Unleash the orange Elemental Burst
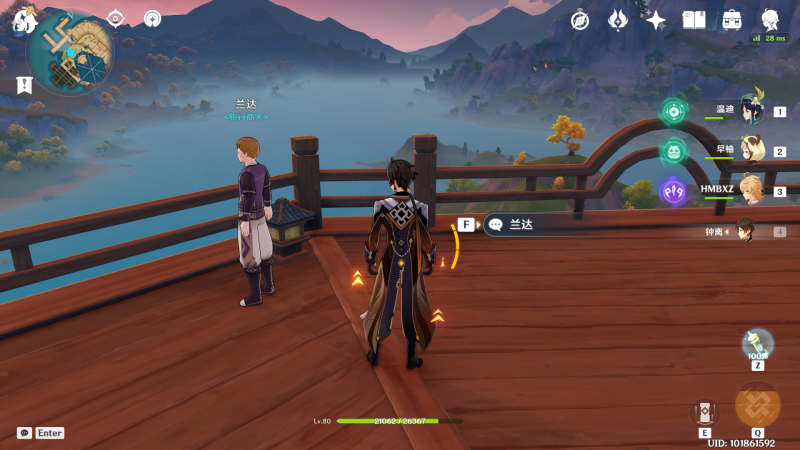 point(757,405)
